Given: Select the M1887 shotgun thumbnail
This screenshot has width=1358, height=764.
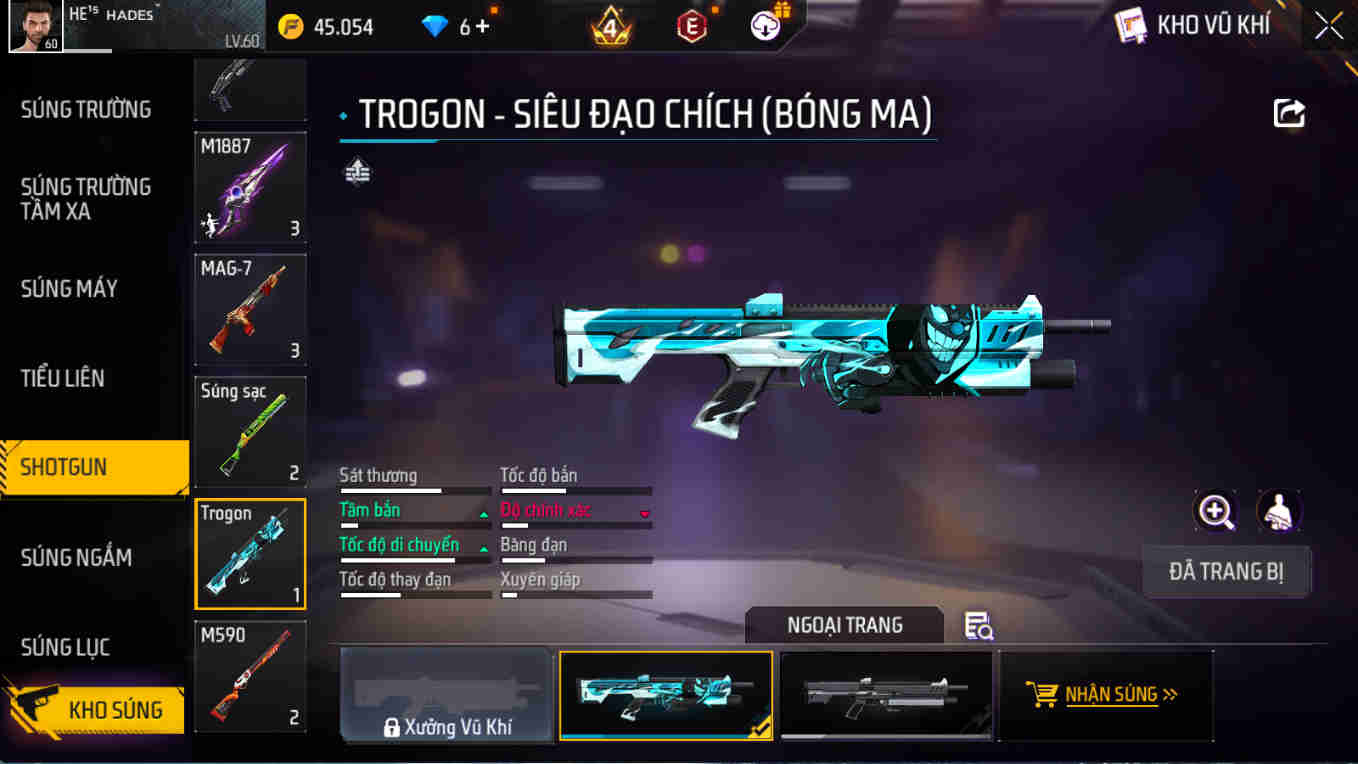Looking at the screenshot, I should point(250,188).
